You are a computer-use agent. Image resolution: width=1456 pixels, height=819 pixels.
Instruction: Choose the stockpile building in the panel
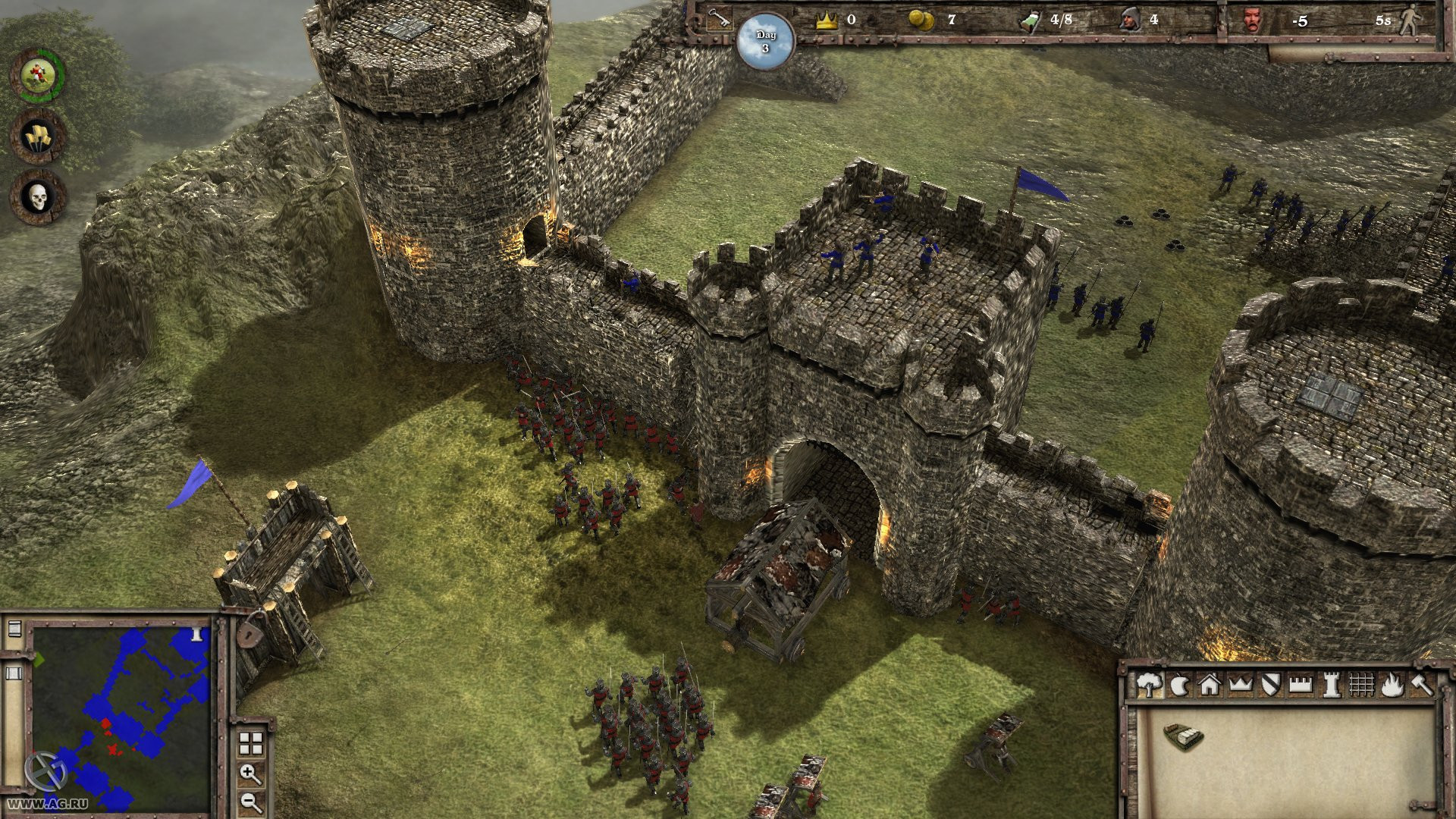click(x=1183, y=736)
